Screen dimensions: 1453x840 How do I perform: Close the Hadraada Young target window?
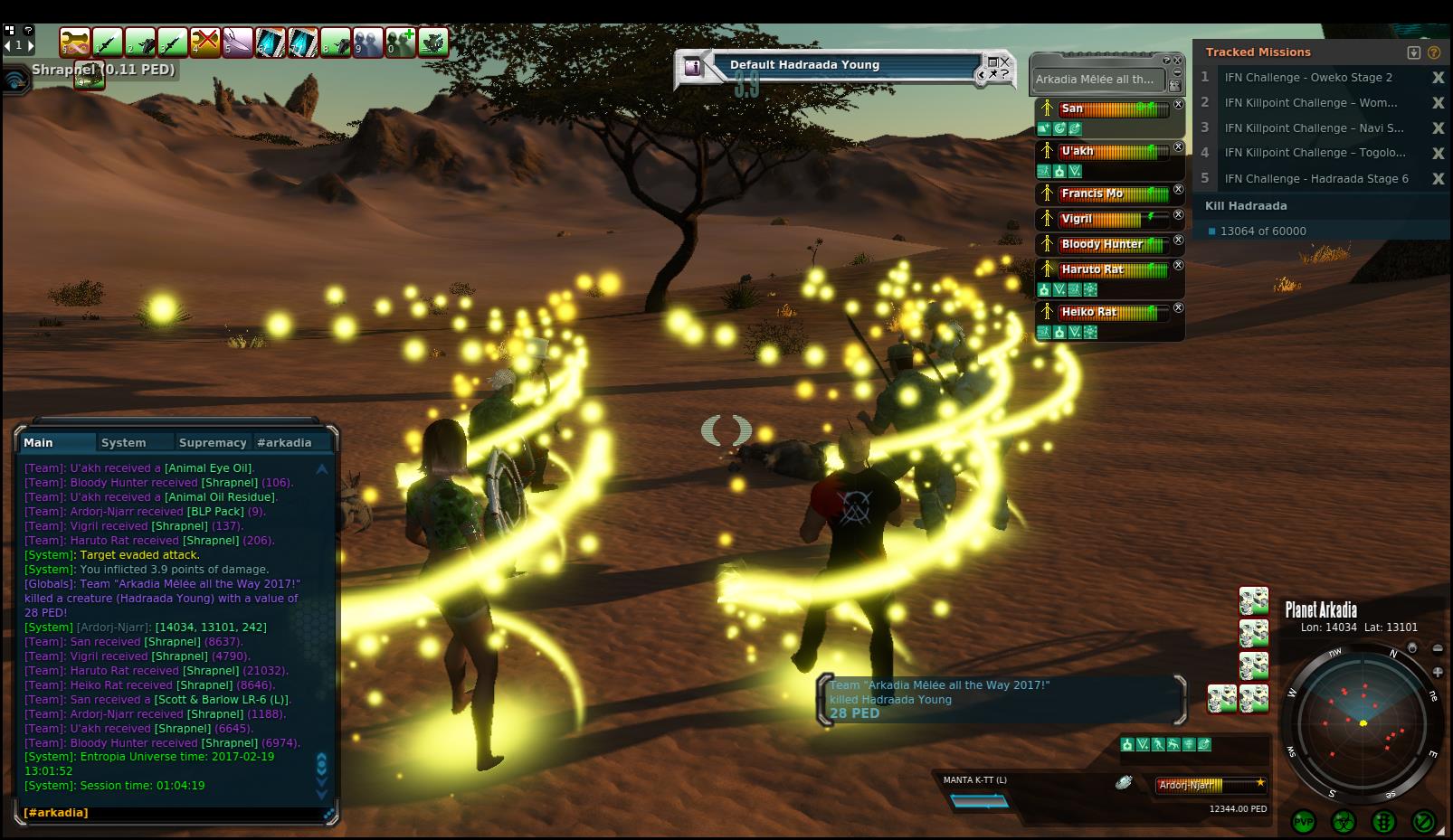1004,62
